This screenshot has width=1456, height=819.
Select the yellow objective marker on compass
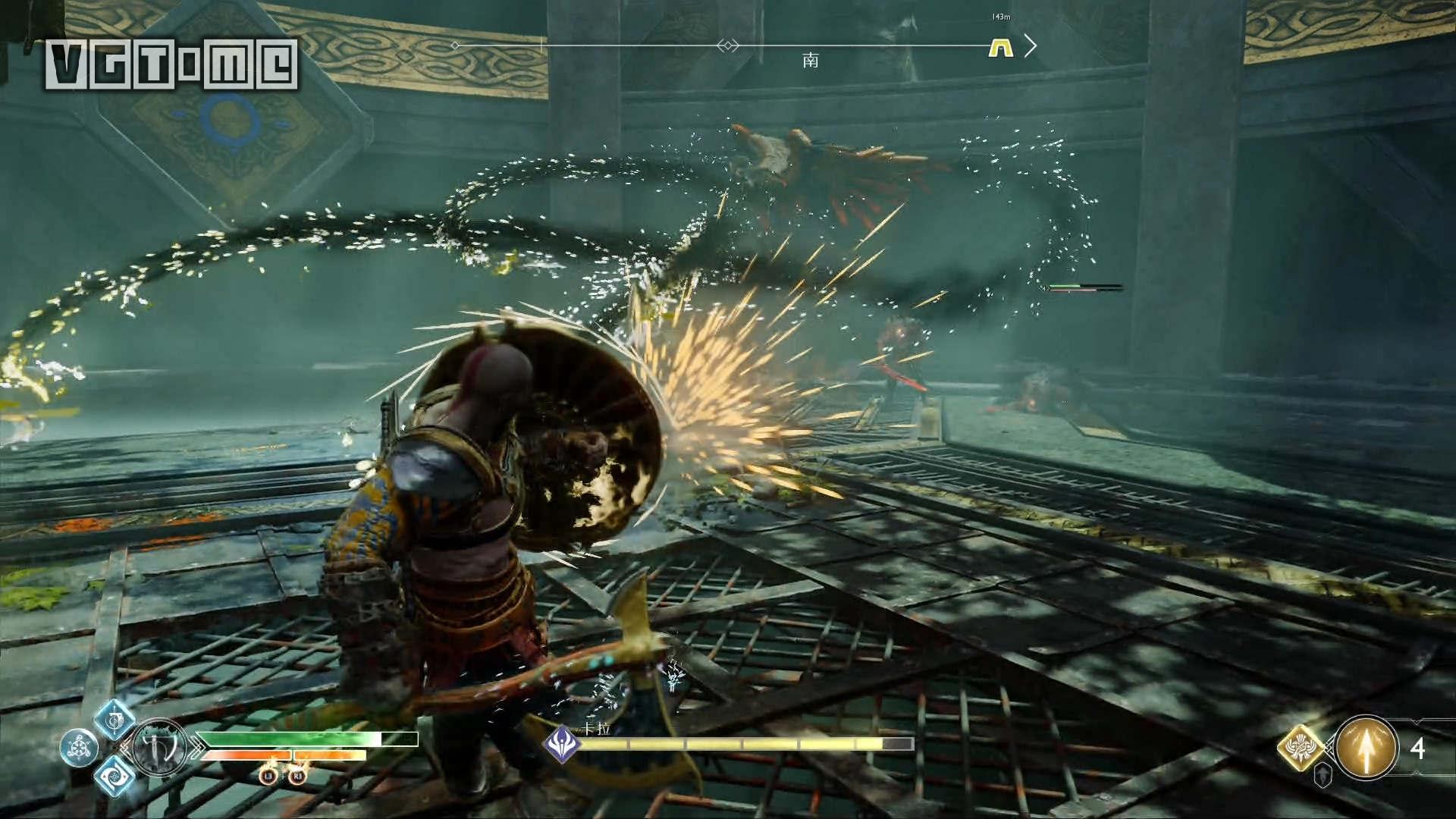1001,49
